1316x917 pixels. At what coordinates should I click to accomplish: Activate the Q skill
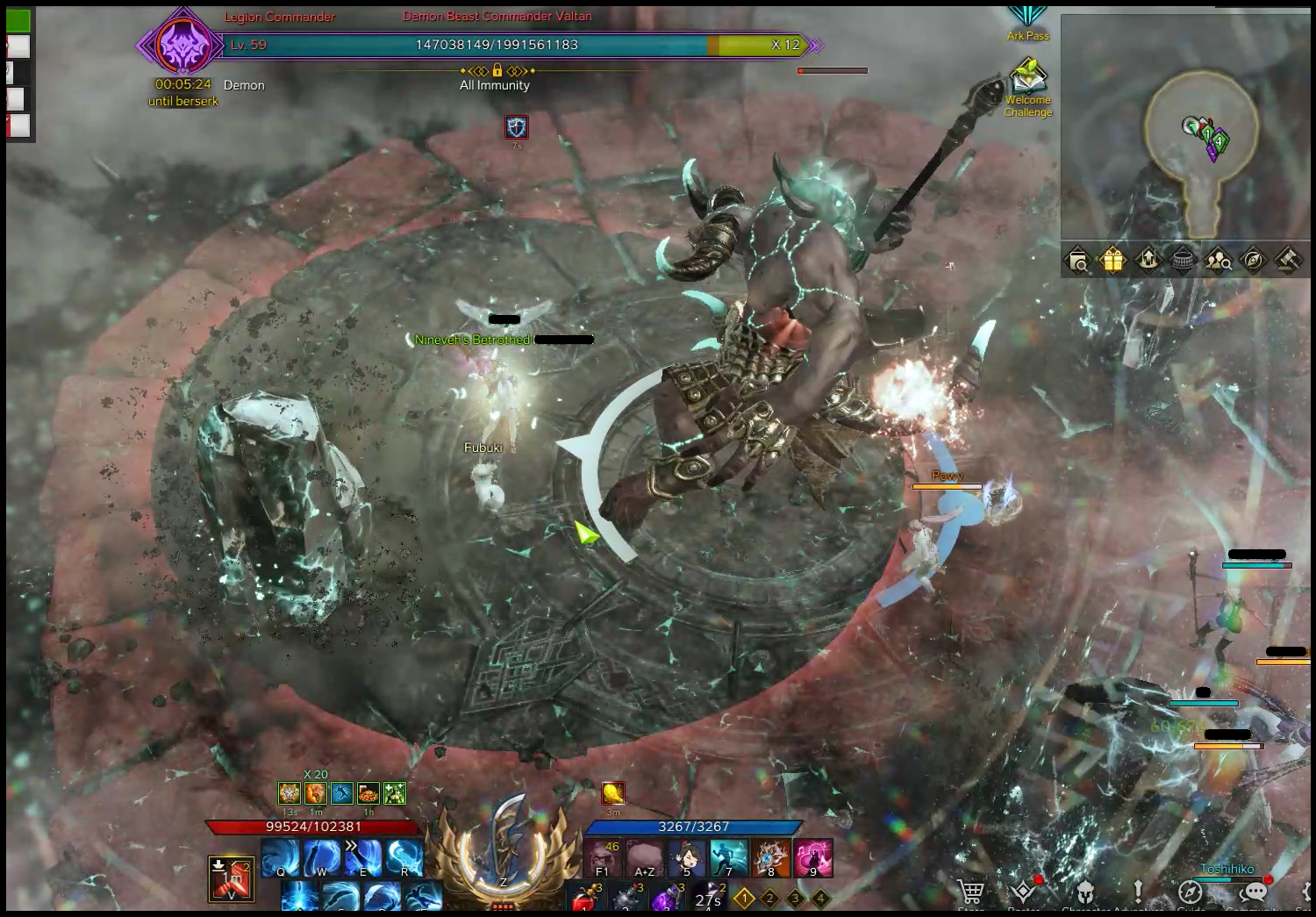pos(281,858)
